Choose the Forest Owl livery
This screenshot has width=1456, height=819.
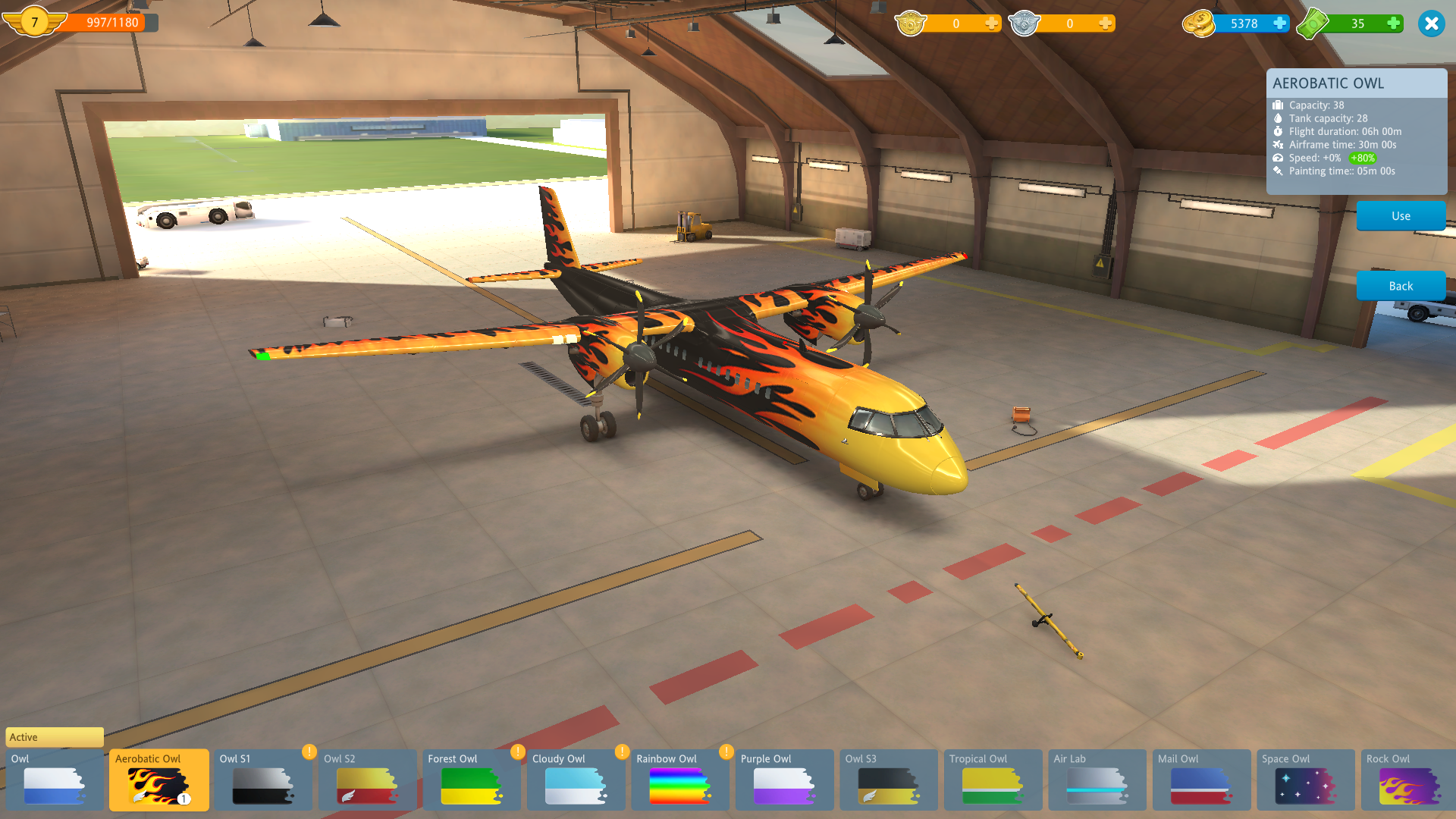pyautogui.click(x=471, y=780)
